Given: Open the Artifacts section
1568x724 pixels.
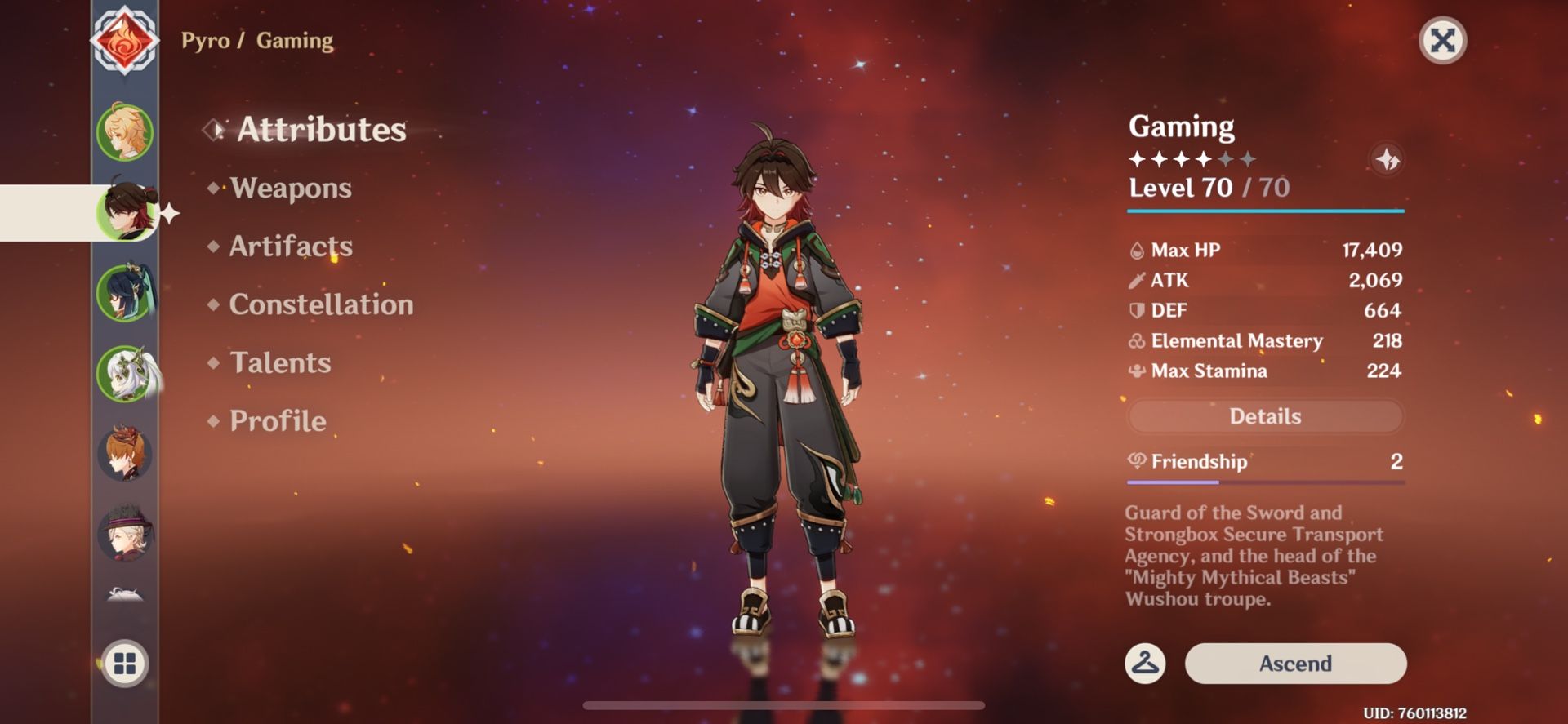Looking at the screenshot, I should (290, 247).
